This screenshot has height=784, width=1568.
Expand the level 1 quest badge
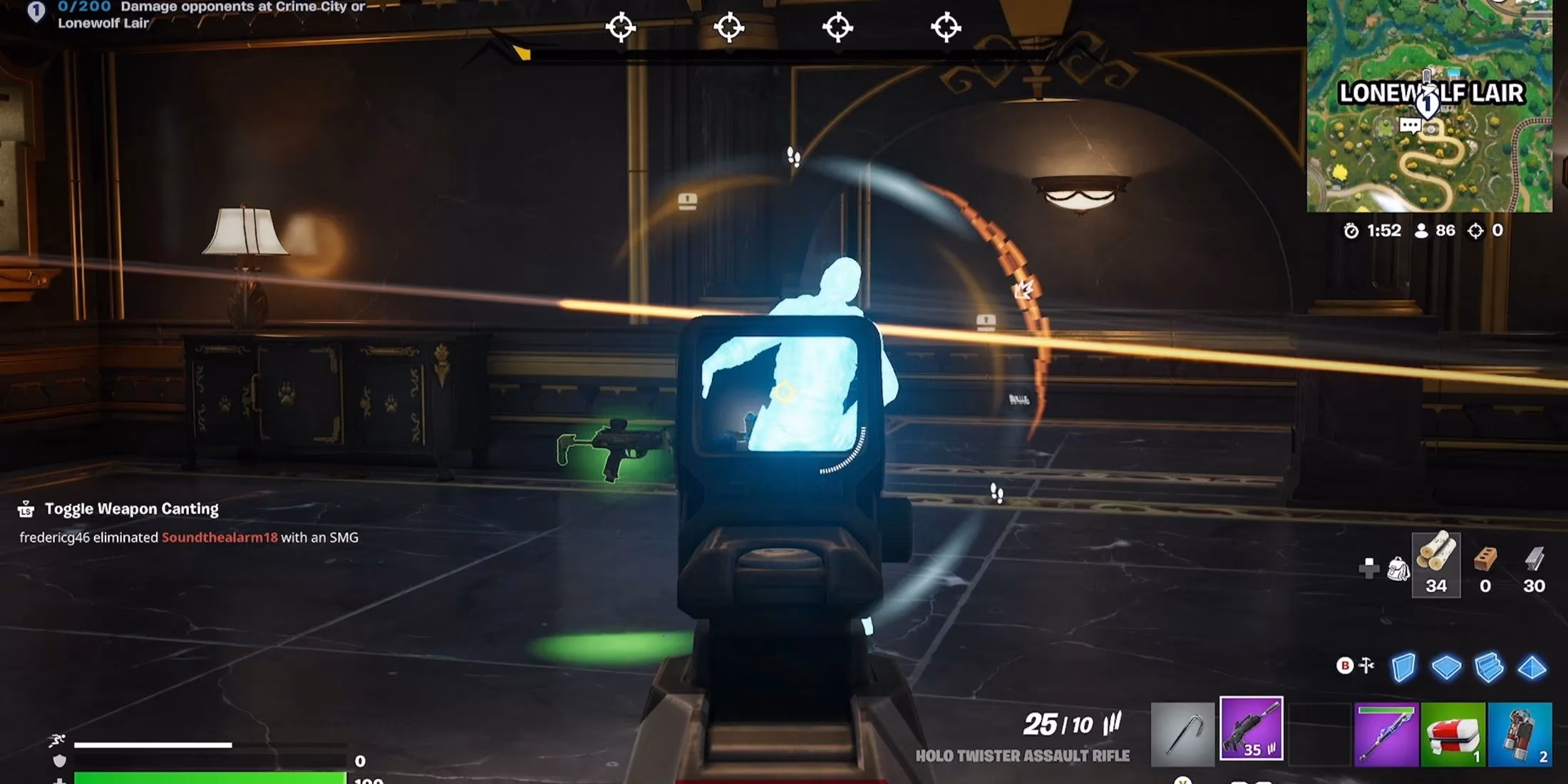(x=37, y=12)
